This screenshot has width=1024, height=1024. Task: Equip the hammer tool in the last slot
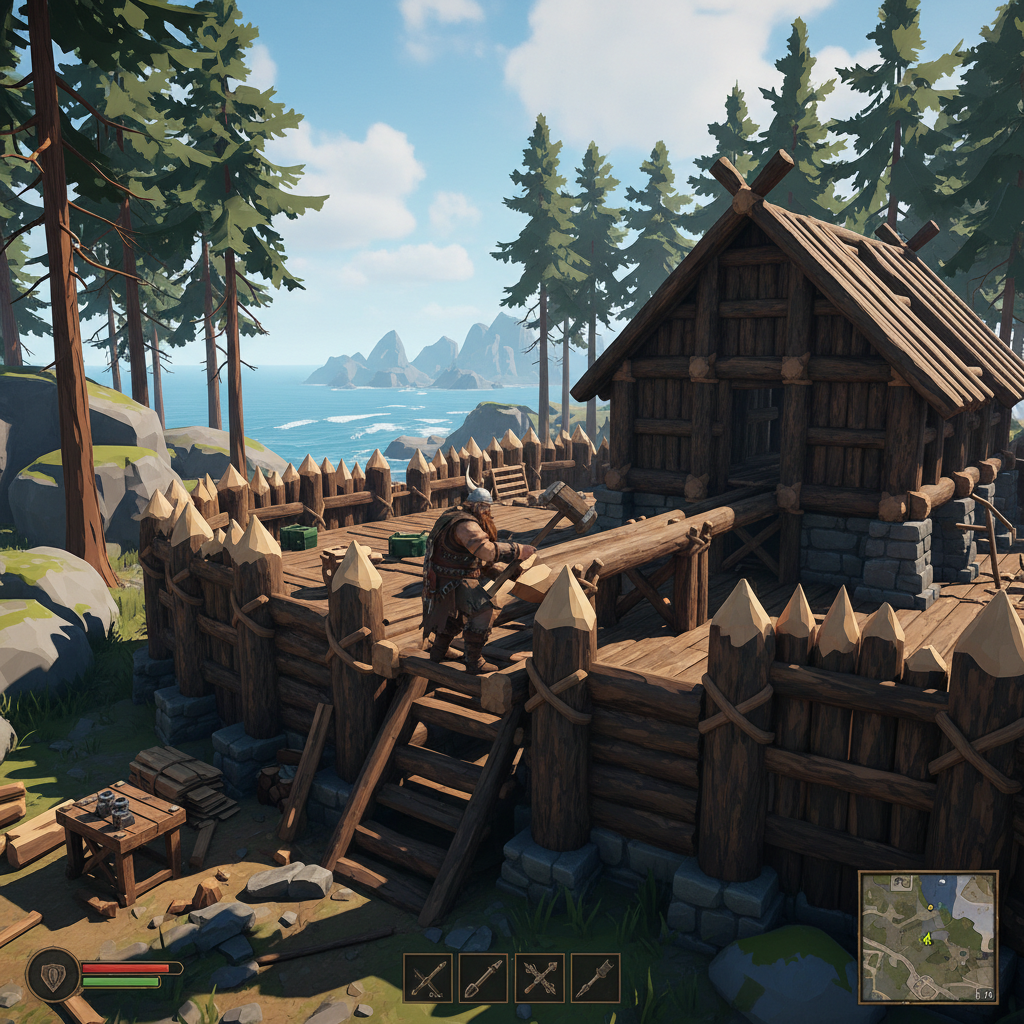[x=596, y=977]
